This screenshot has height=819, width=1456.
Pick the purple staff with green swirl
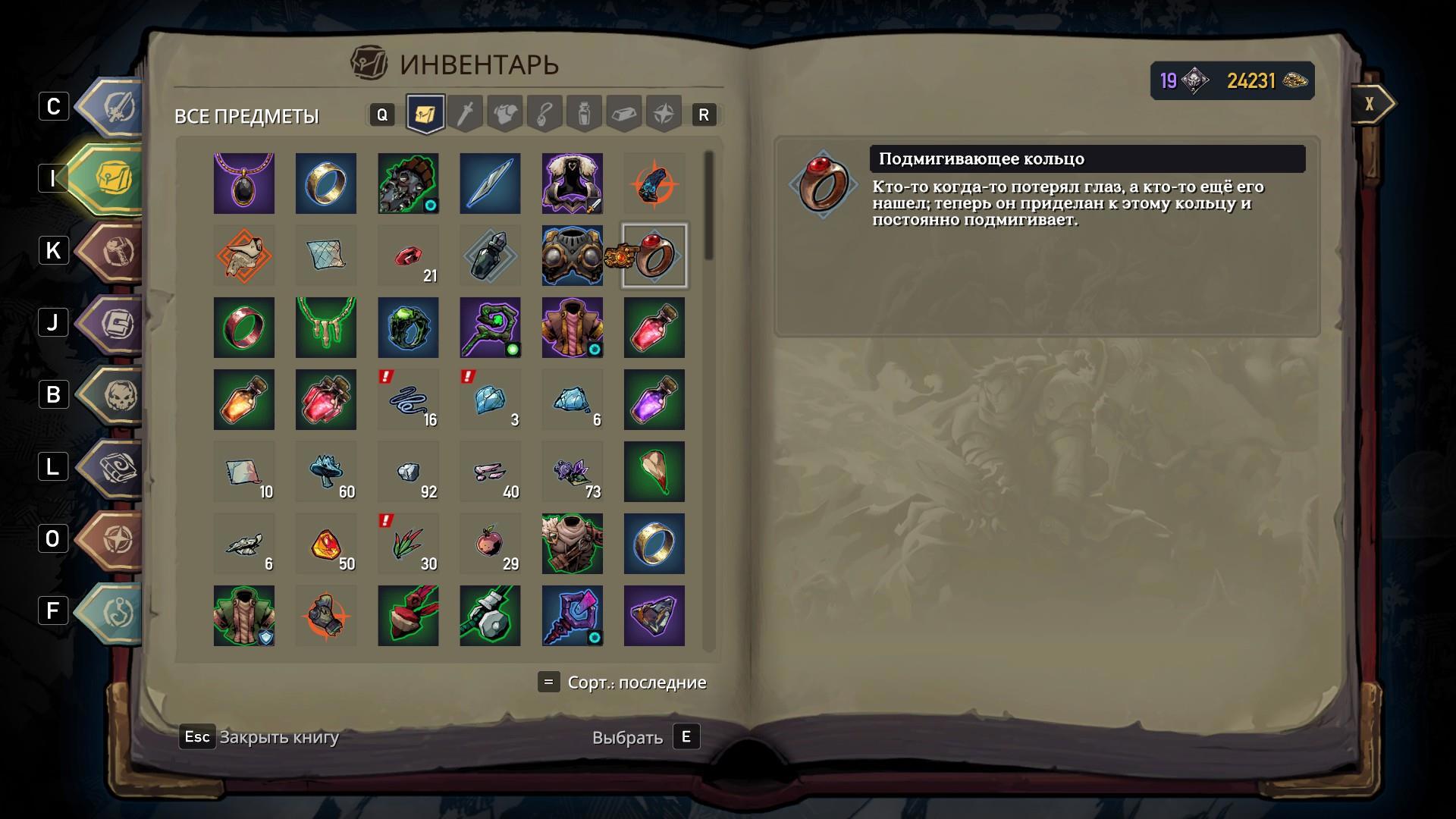coord(490,328)
